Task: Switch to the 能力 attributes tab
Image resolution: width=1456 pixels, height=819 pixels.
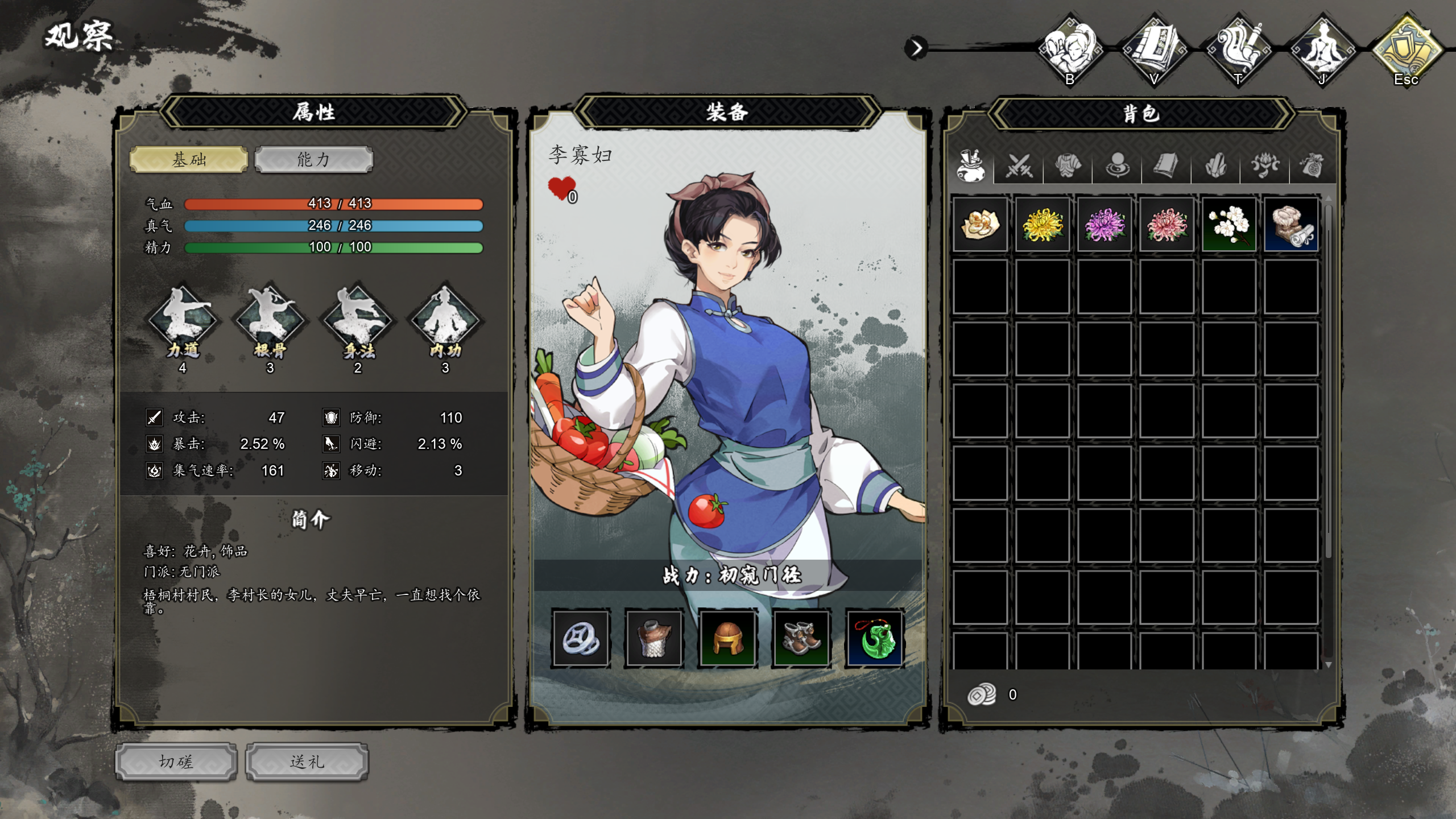Action: pos(313,160)
